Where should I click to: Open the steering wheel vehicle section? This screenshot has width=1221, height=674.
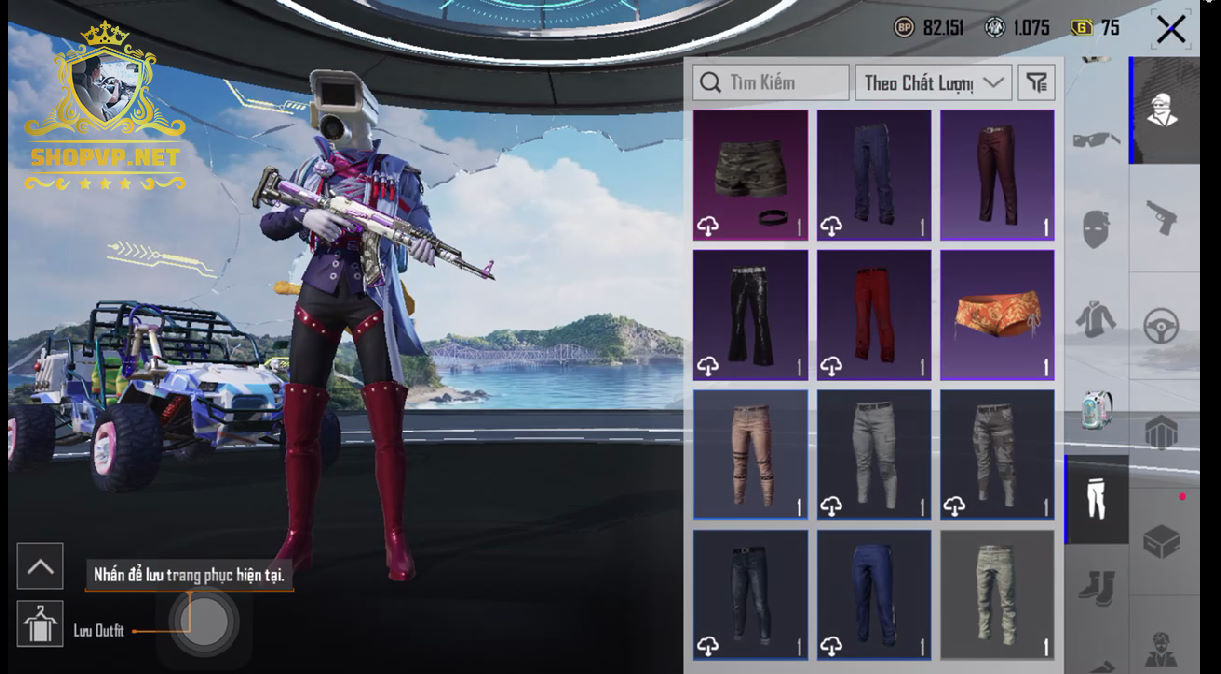pos(1162,325)
